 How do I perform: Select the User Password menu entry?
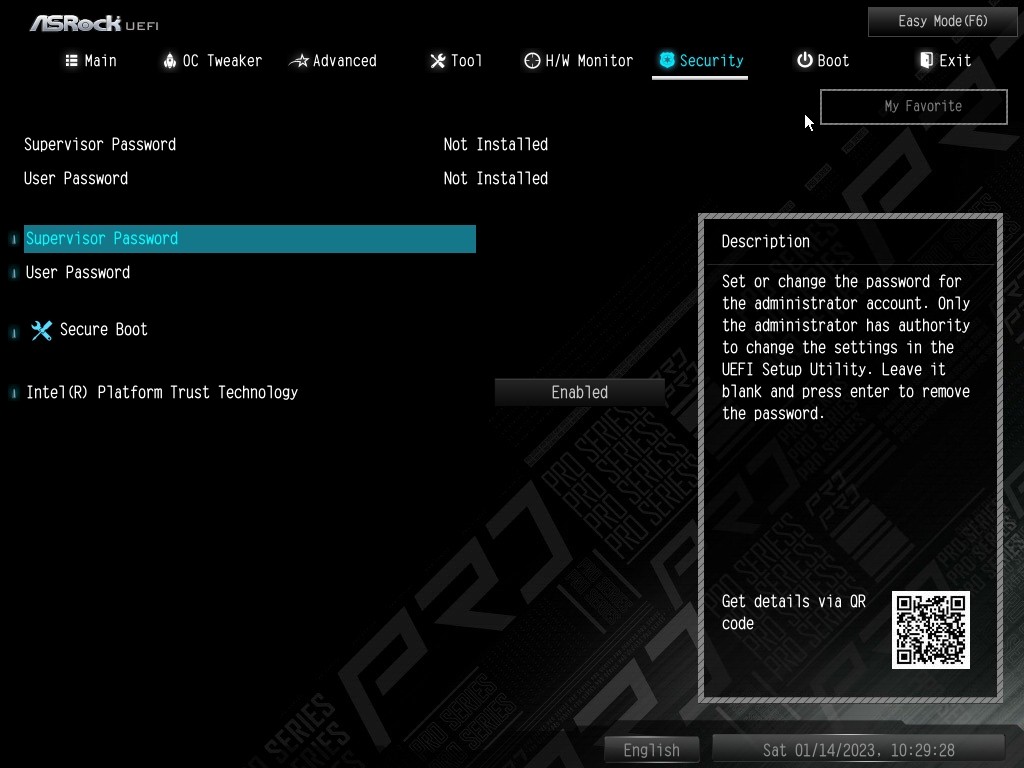coord(78,273)
